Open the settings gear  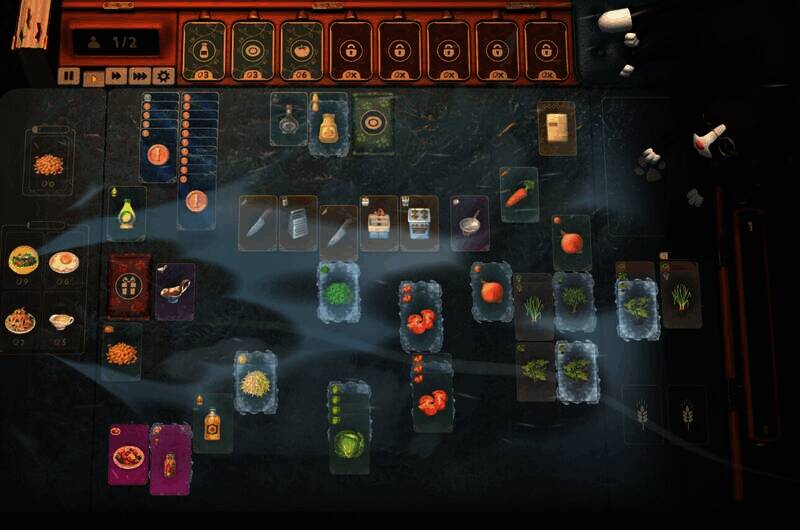pyautogui.click(x=164, y=76)
